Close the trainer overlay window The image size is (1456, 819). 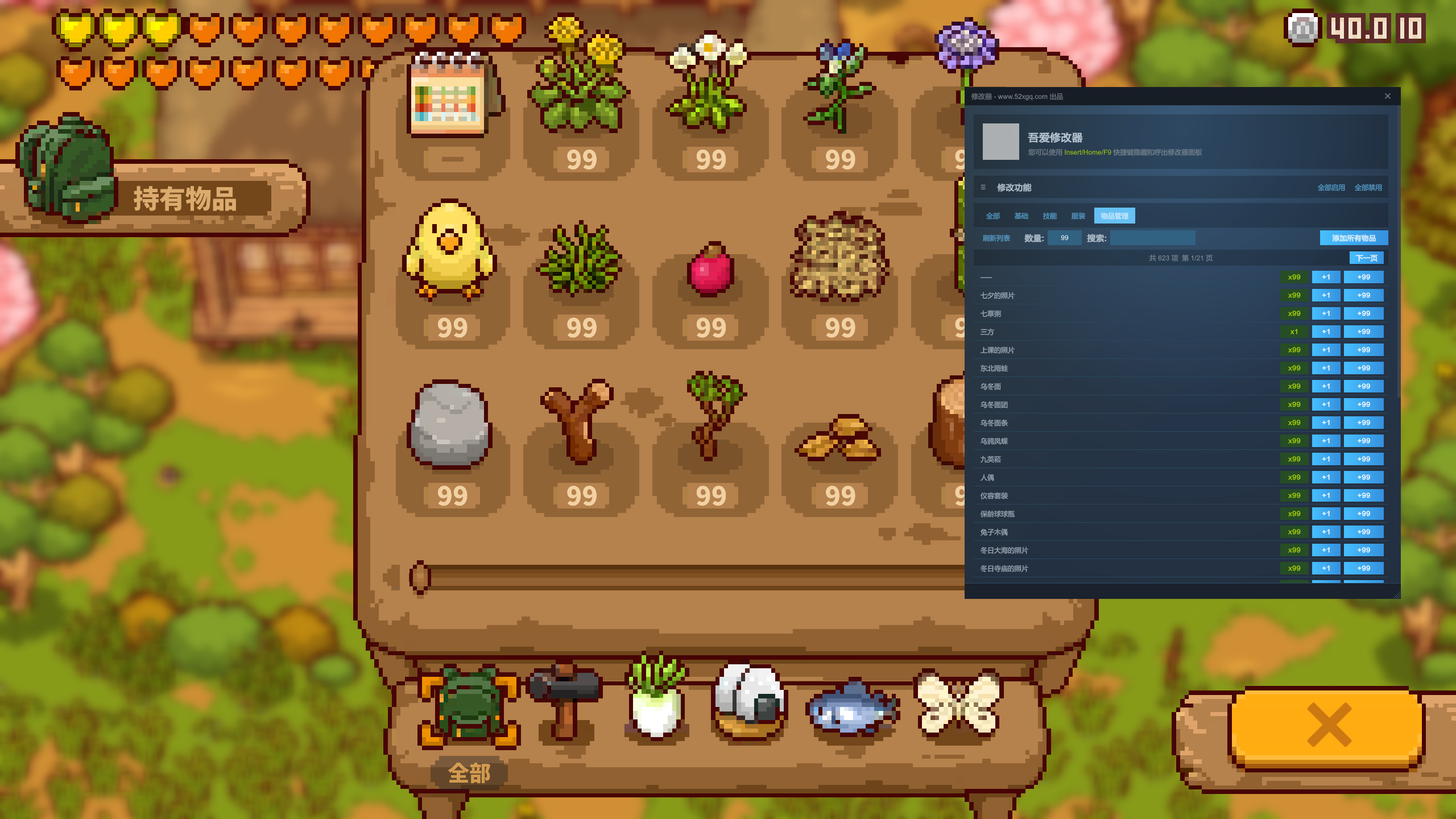pyautogui.click(x=1388, y=96)
